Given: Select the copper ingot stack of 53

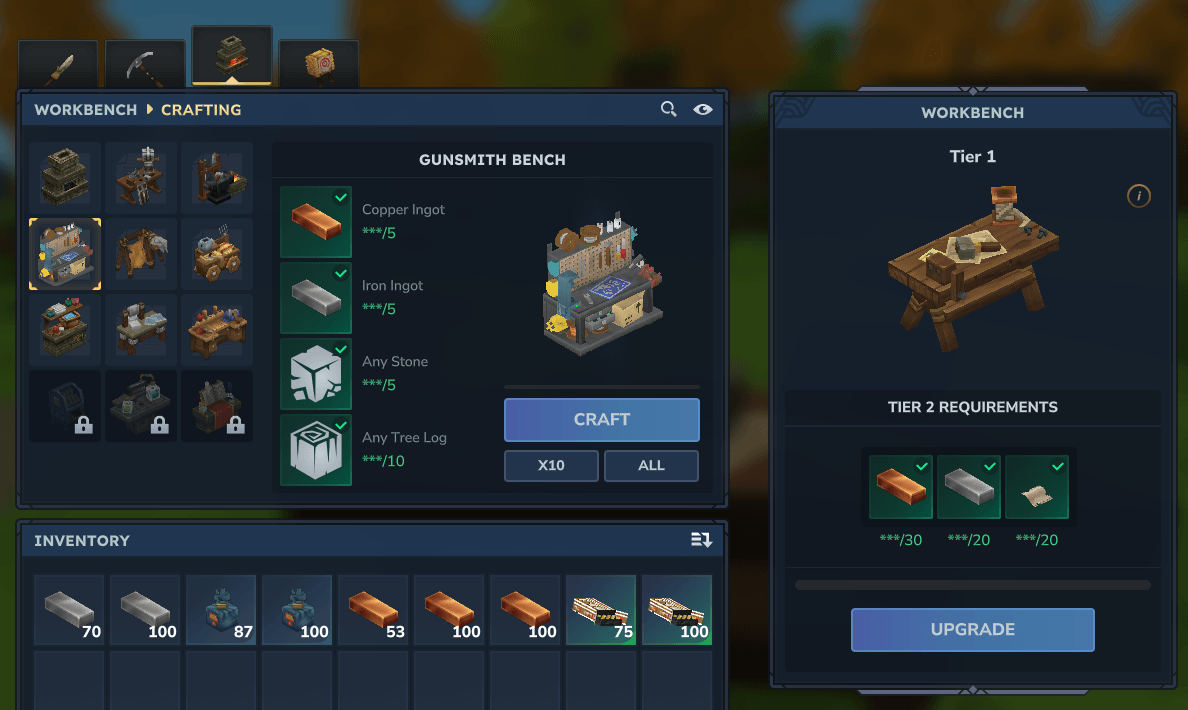Looking at the screenshot, I should [373, 609].
